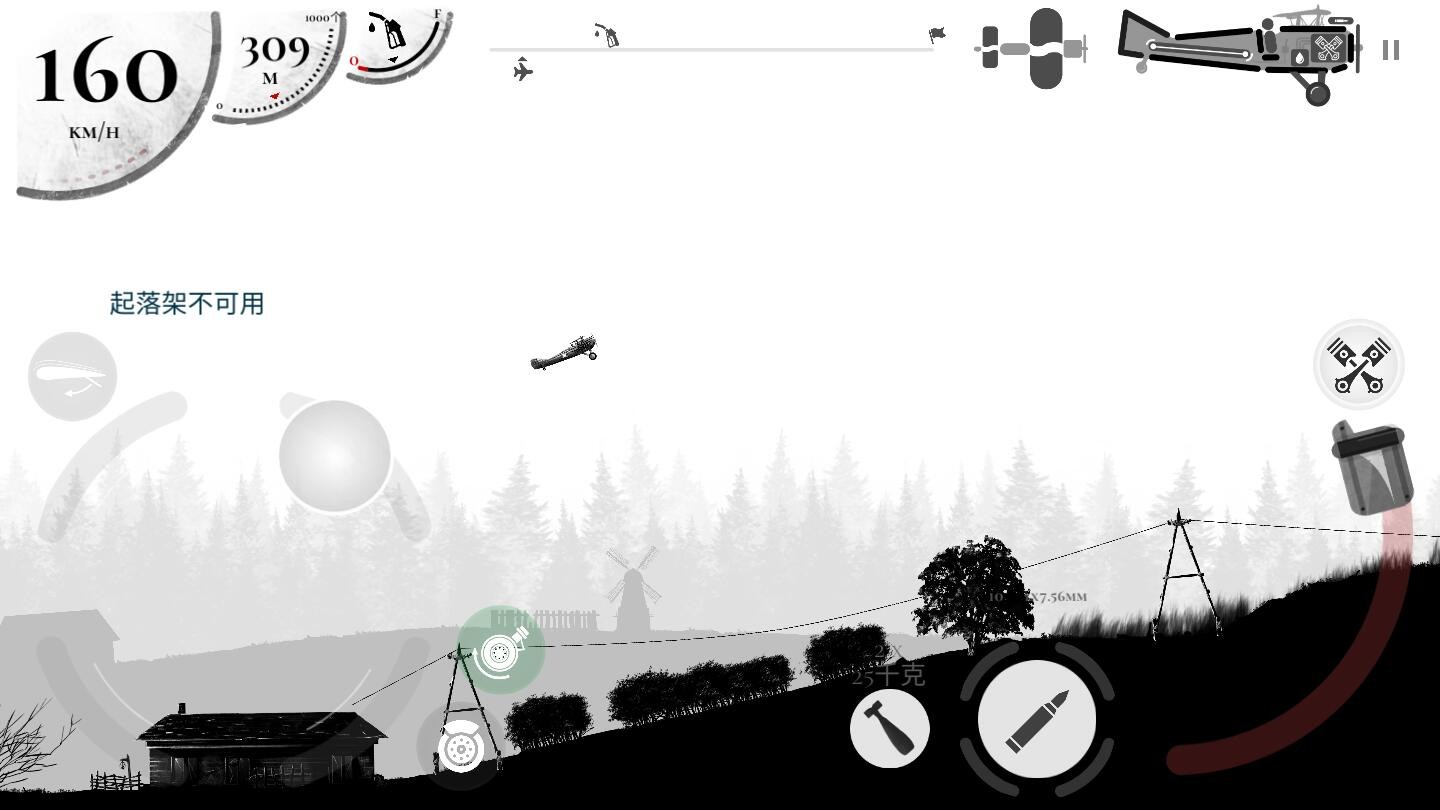Apply the wheel brake disc button

tap(461, 747)
